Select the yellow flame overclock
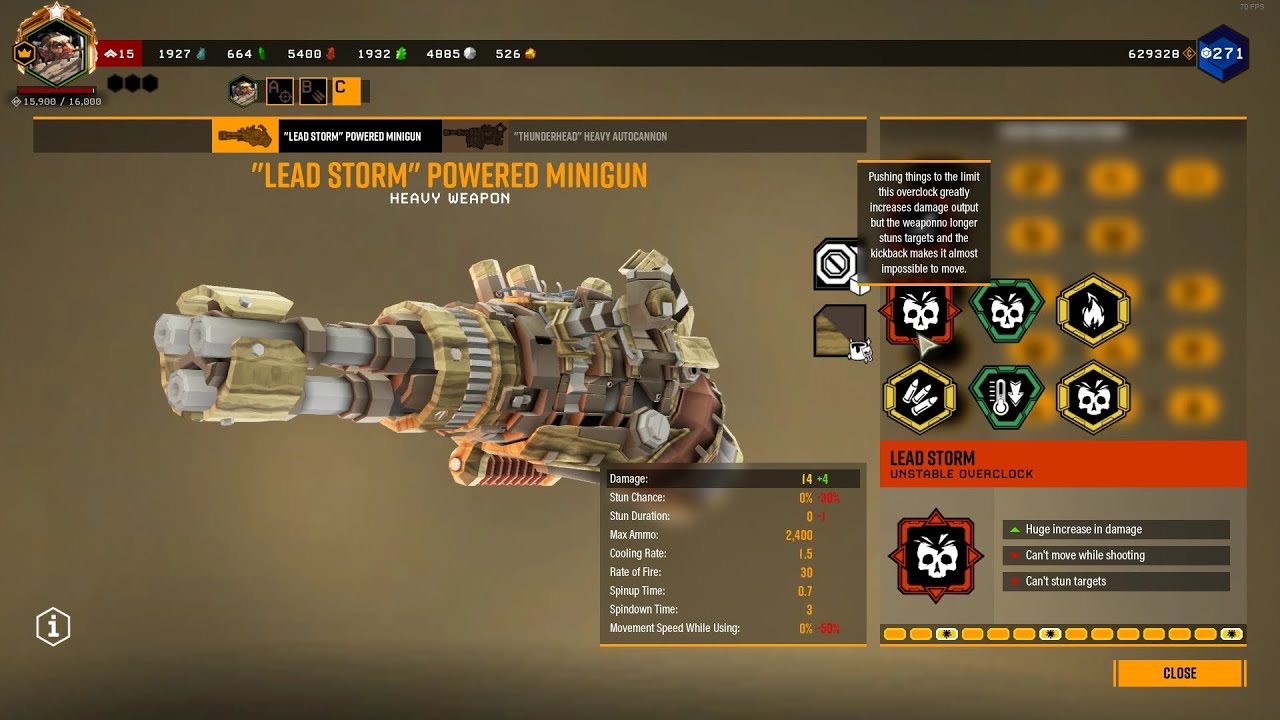Image resolution: width=1280 pixels, height=720 pixels. (1093, 312)
